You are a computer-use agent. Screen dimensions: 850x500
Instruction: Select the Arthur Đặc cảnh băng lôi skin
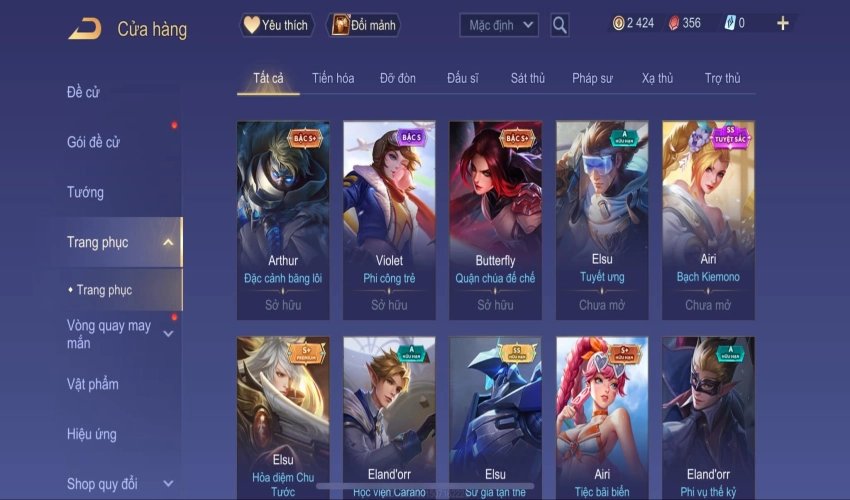pyautogui.click(x=283, y=218)
